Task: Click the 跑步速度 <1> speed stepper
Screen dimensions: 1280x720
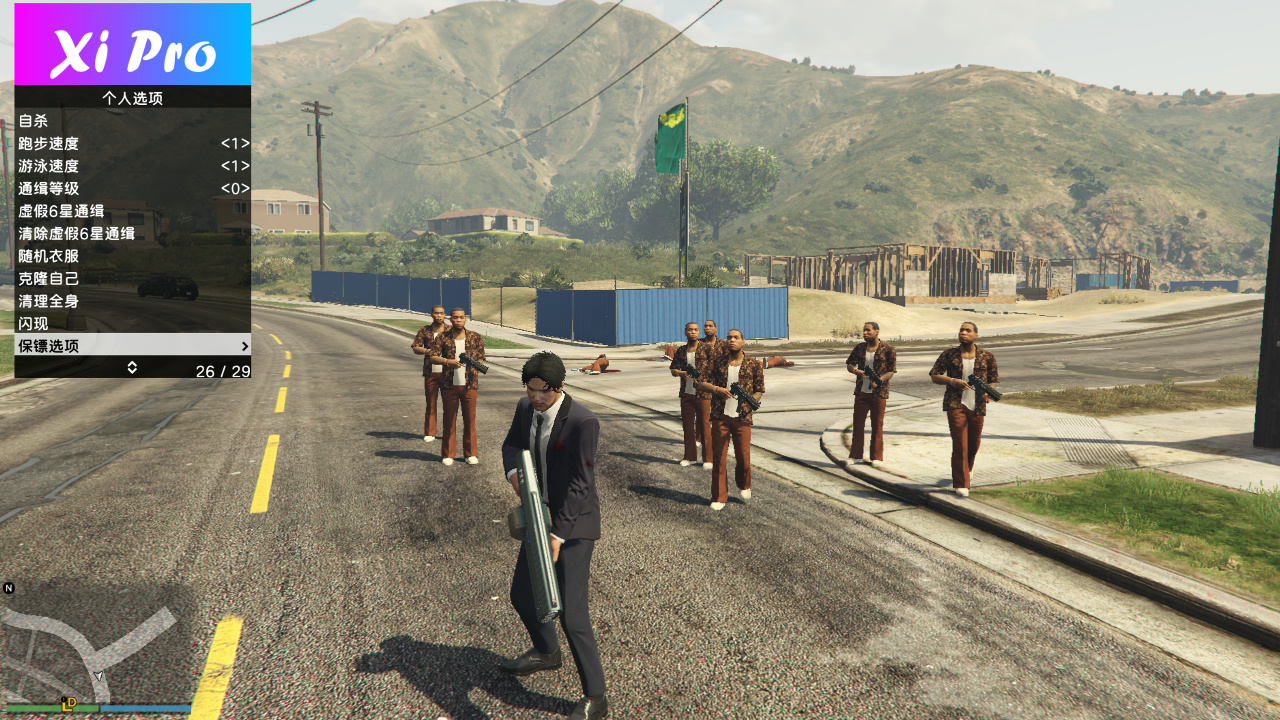Action: (237, 144)
